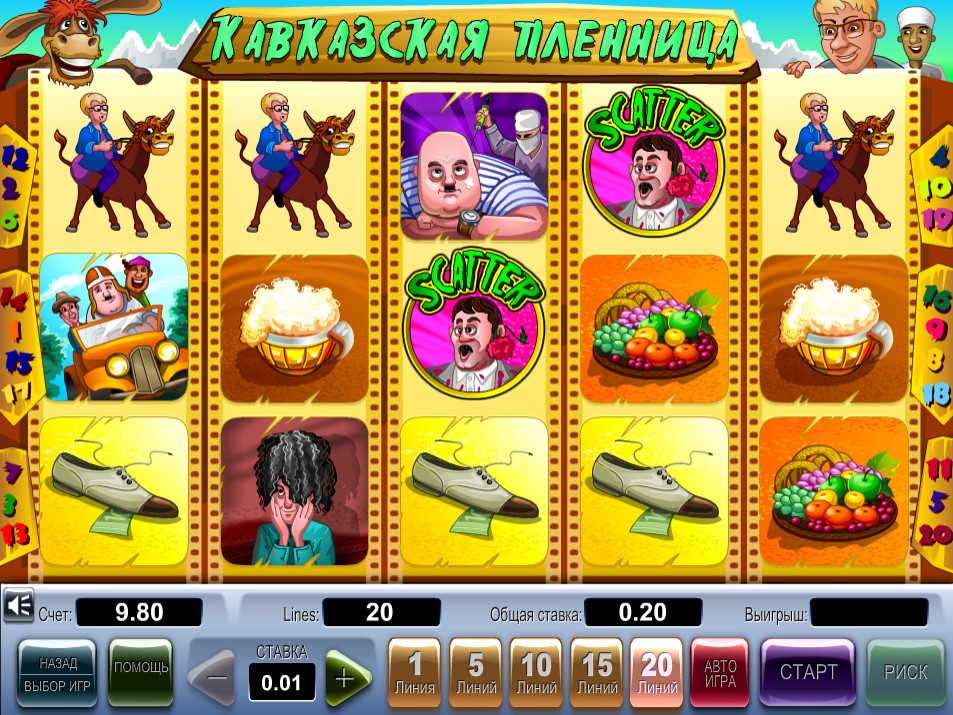Click the РИСК gamble button
Viewport: 953px width, 715px height.
tap(904, 673)
